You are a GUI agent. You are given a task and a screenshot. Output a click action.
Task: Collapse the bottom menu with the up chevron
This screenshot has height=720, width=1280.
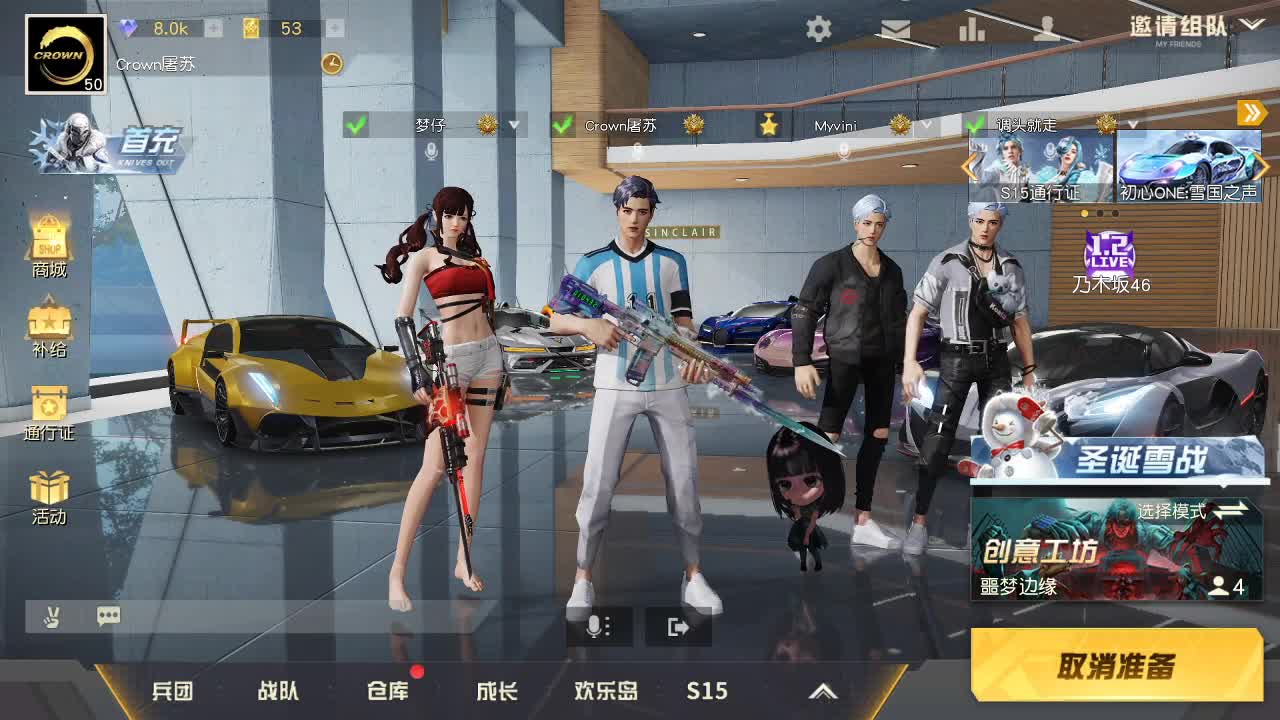pyautogui.click(x=824, y=690)
